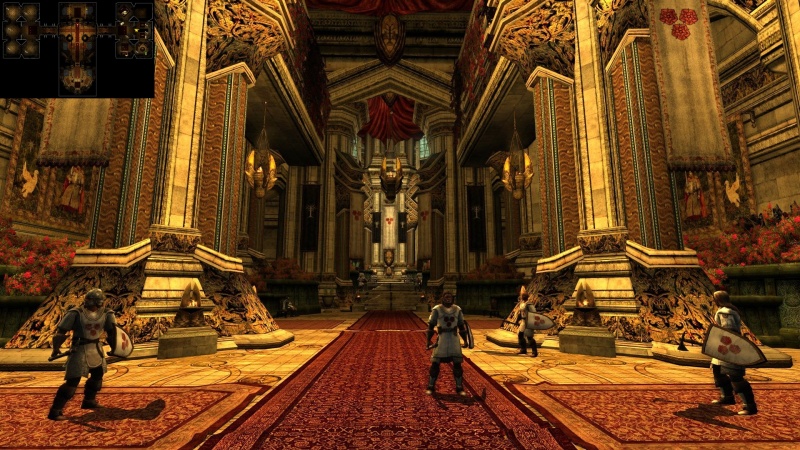This screenshot has width=800, height=450.
Task: Click the dungeon minimap overlay
Action: pos(77,48)
